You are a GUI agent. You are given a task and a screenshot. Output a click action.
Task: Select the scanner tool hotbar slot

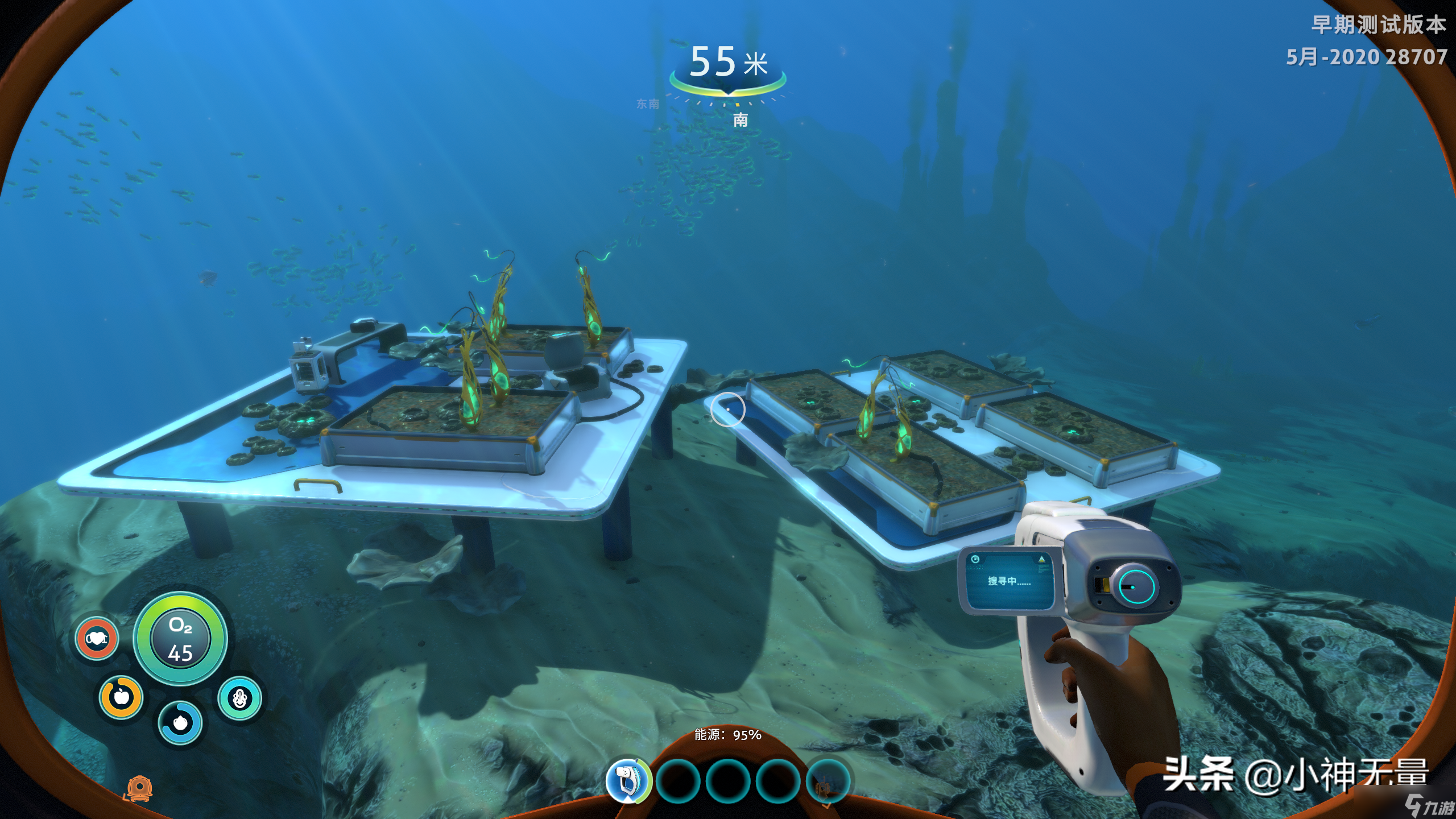(x=628, y=780)
